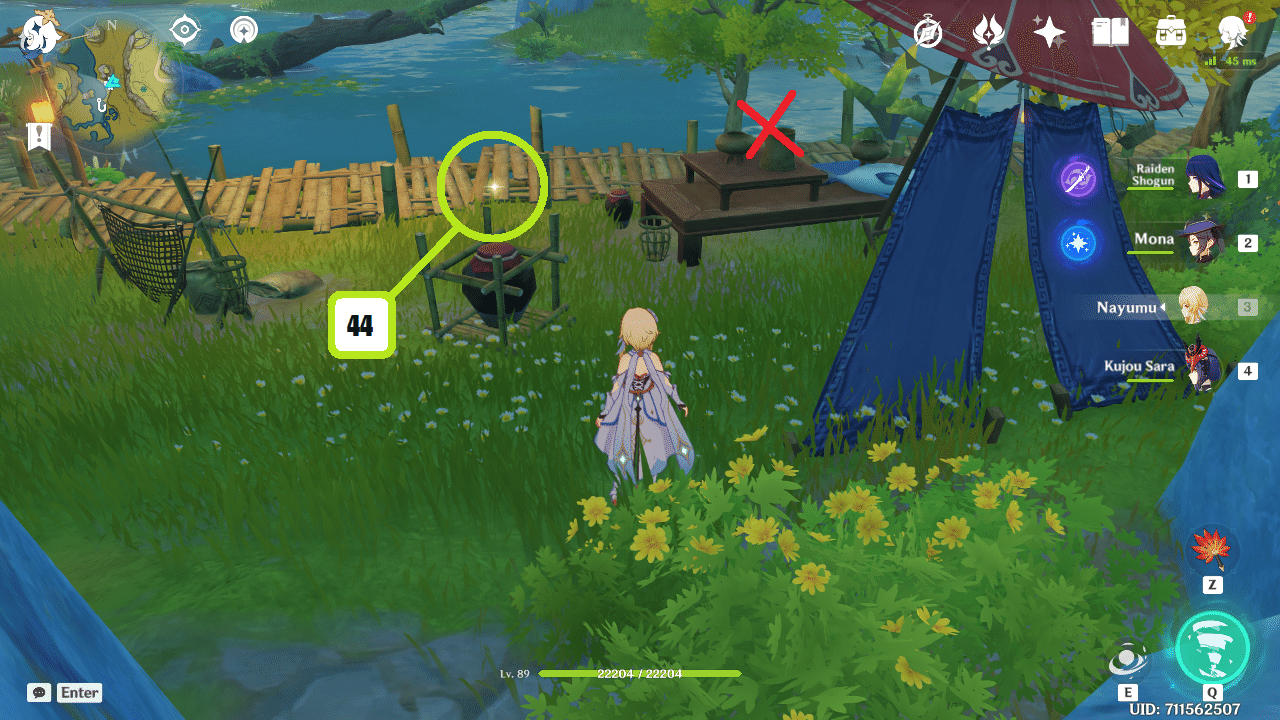Click the chat bubble icon
This screenshot has height=720, width=1280.
(38, 692)
